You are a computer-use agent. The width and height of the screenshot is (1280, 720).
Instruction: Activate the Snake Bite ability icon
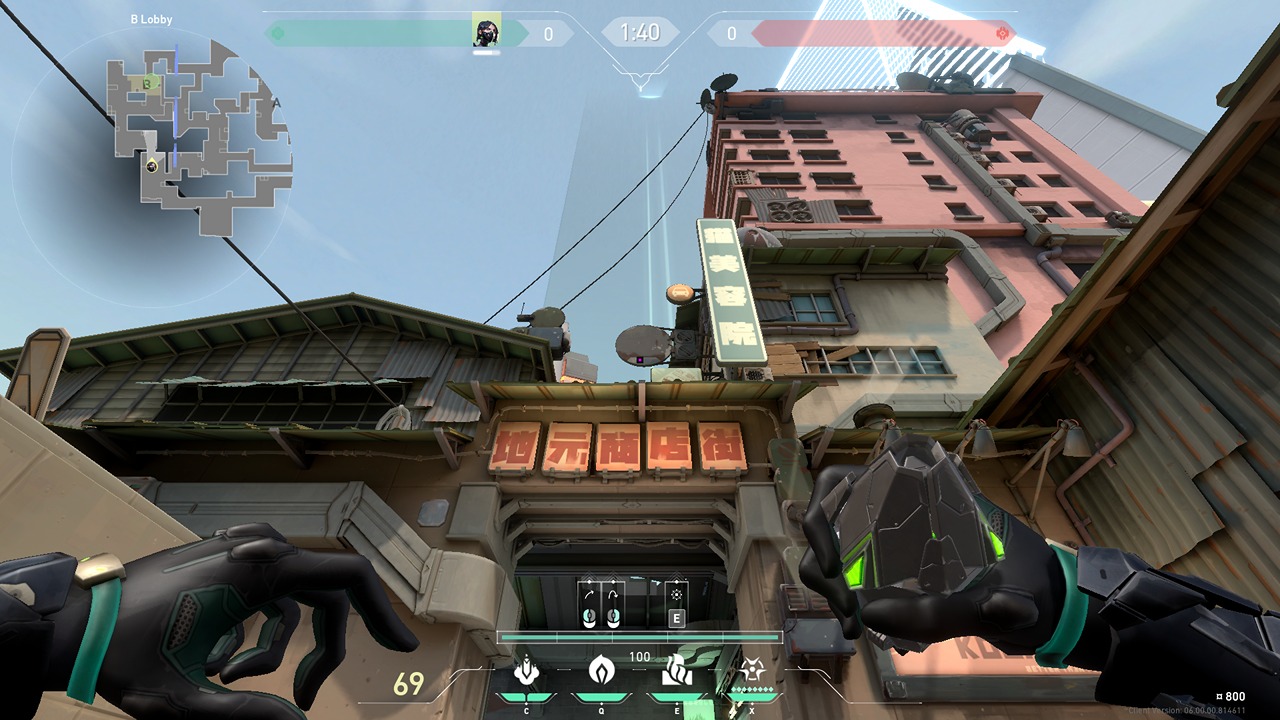526,670
